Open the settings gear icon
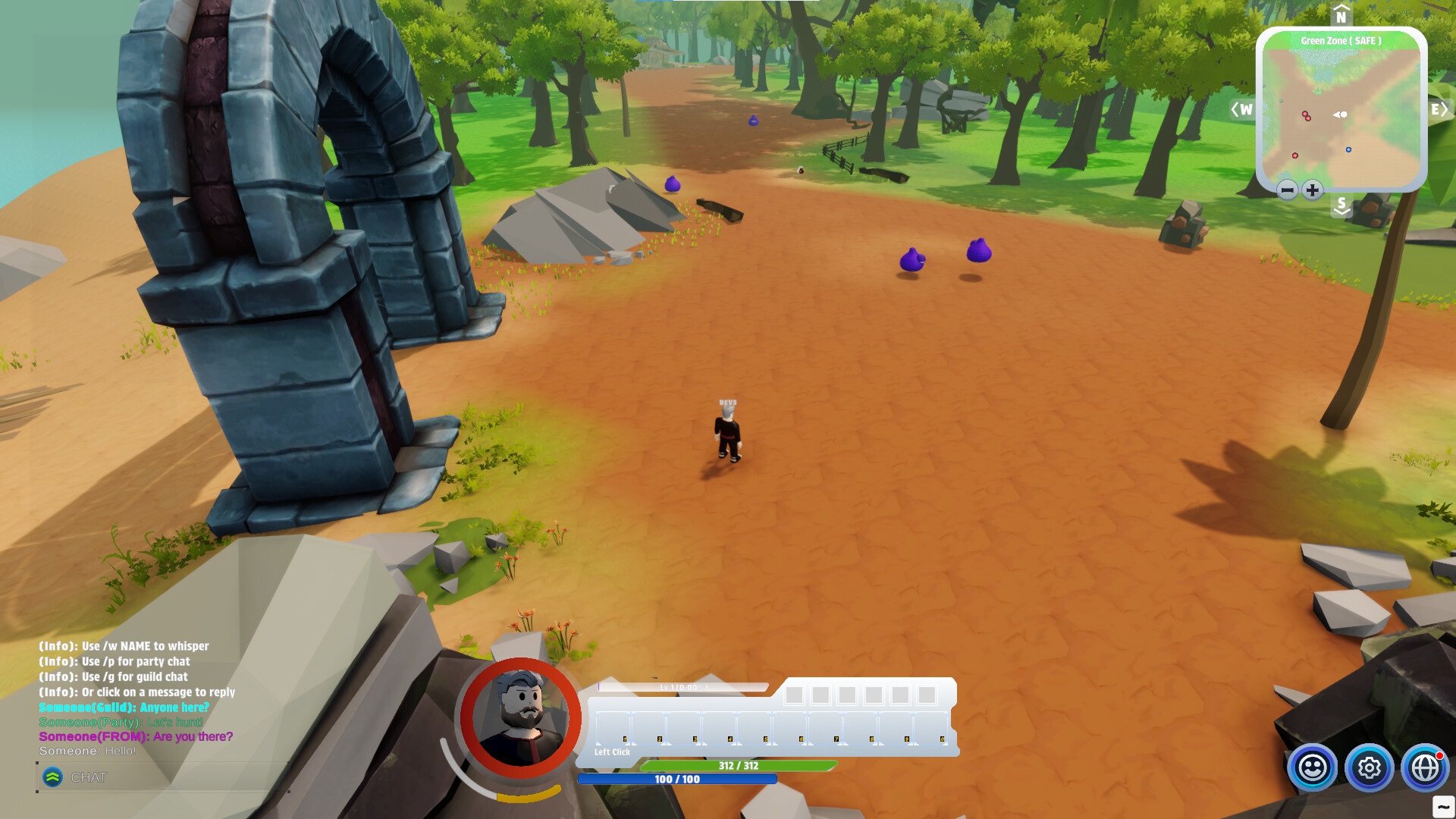Image resolution: width=1456 pixels, height=819 pixels. [x=1369, y=768]
